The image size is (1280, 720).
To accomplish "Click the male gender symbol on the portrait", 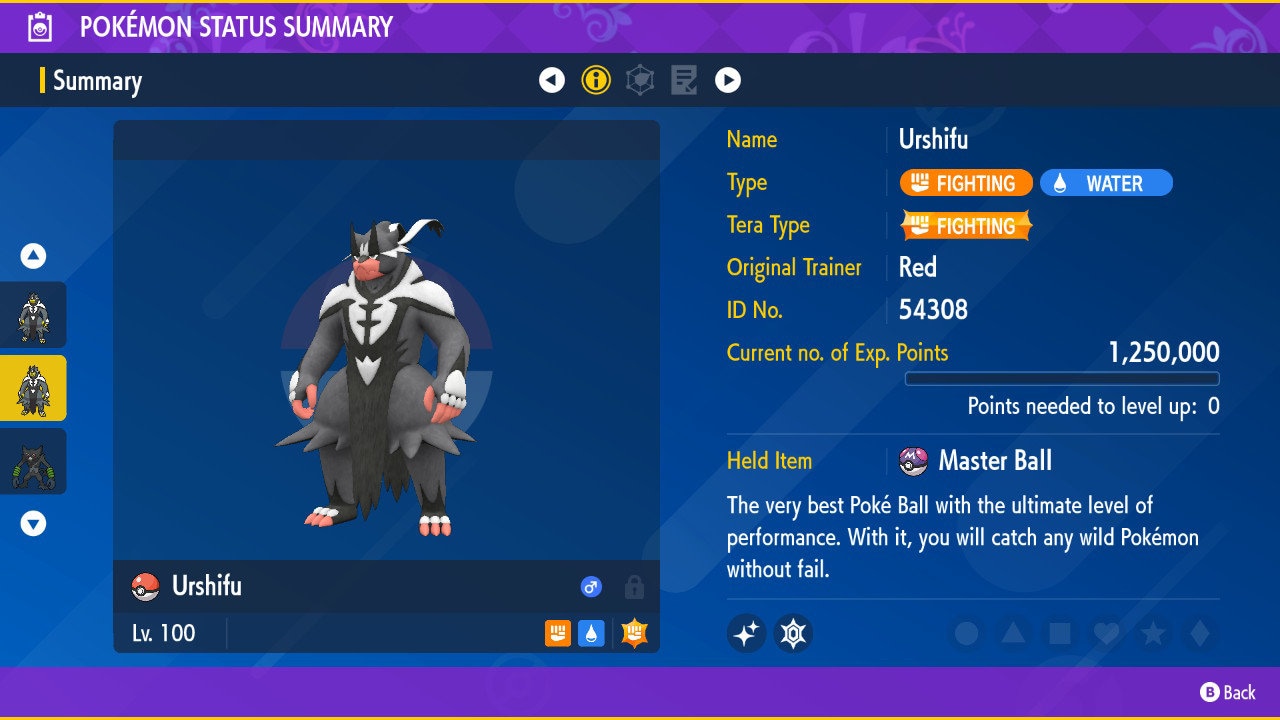I will [x=591, y=587].
